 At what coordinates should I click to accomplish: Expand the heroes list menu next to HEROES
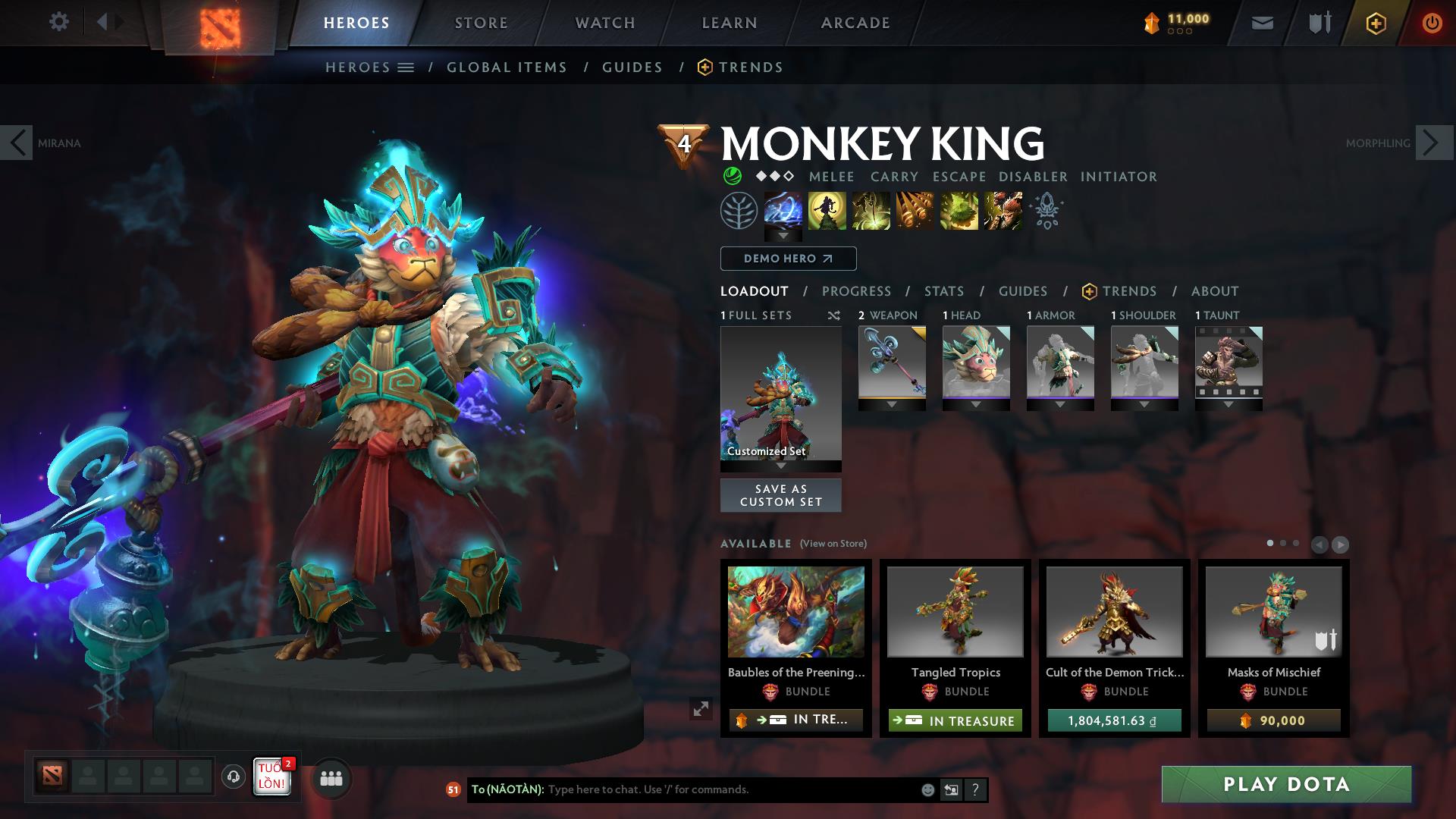pyautogui.click(x=406, y=67)
